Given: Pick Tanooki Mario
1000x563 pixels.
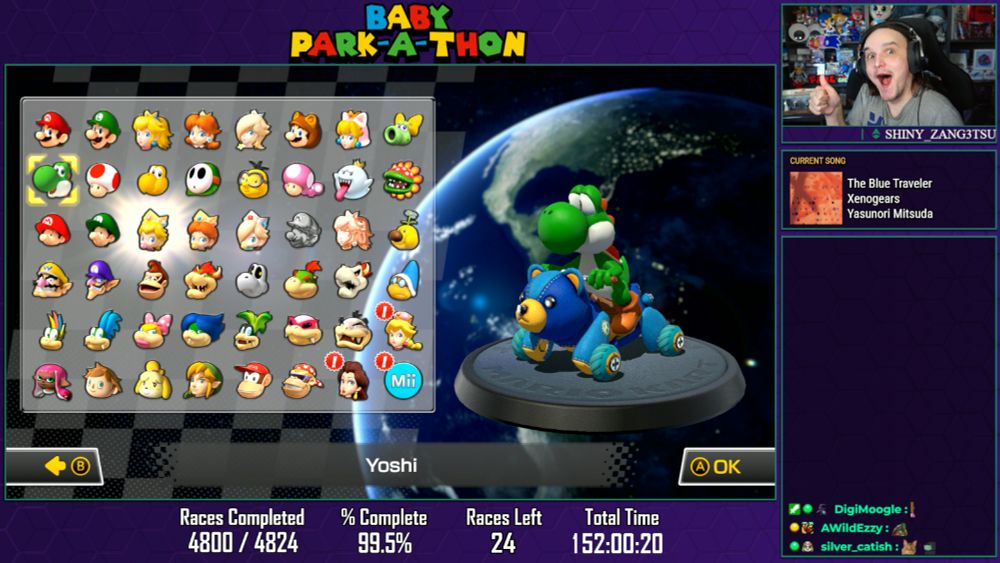Looking at the screenshot, I should (302, 130).
